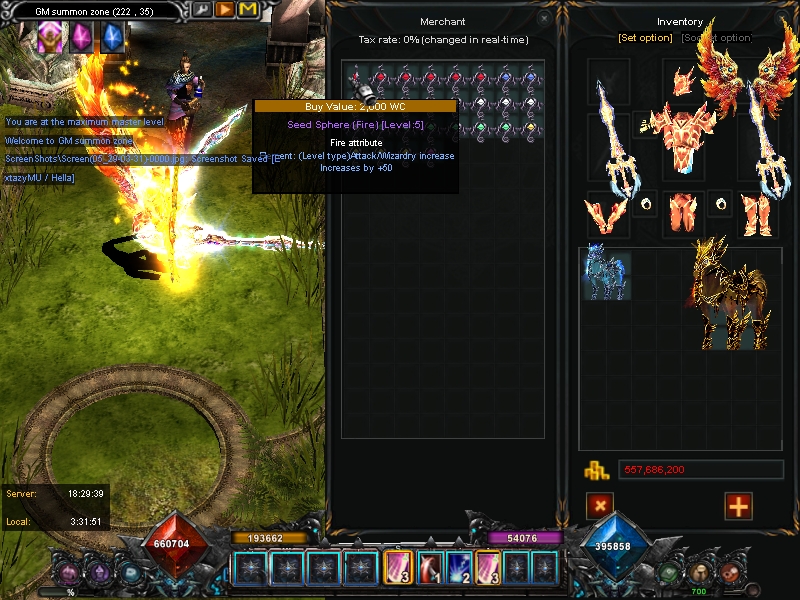Click the orange plus button under inventory
This screenshot has width=800, height=600.
point(738,506)
